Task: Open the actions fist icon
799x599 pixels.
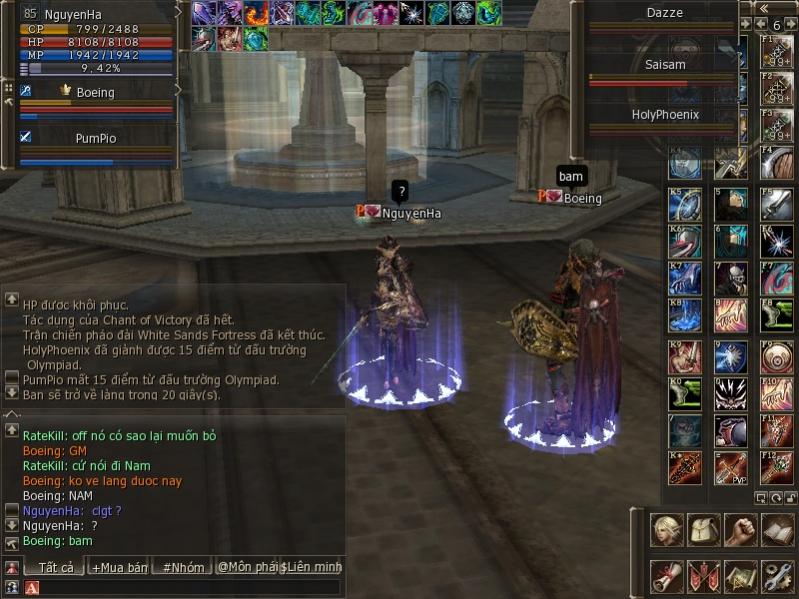Action: tap(740, 530)
